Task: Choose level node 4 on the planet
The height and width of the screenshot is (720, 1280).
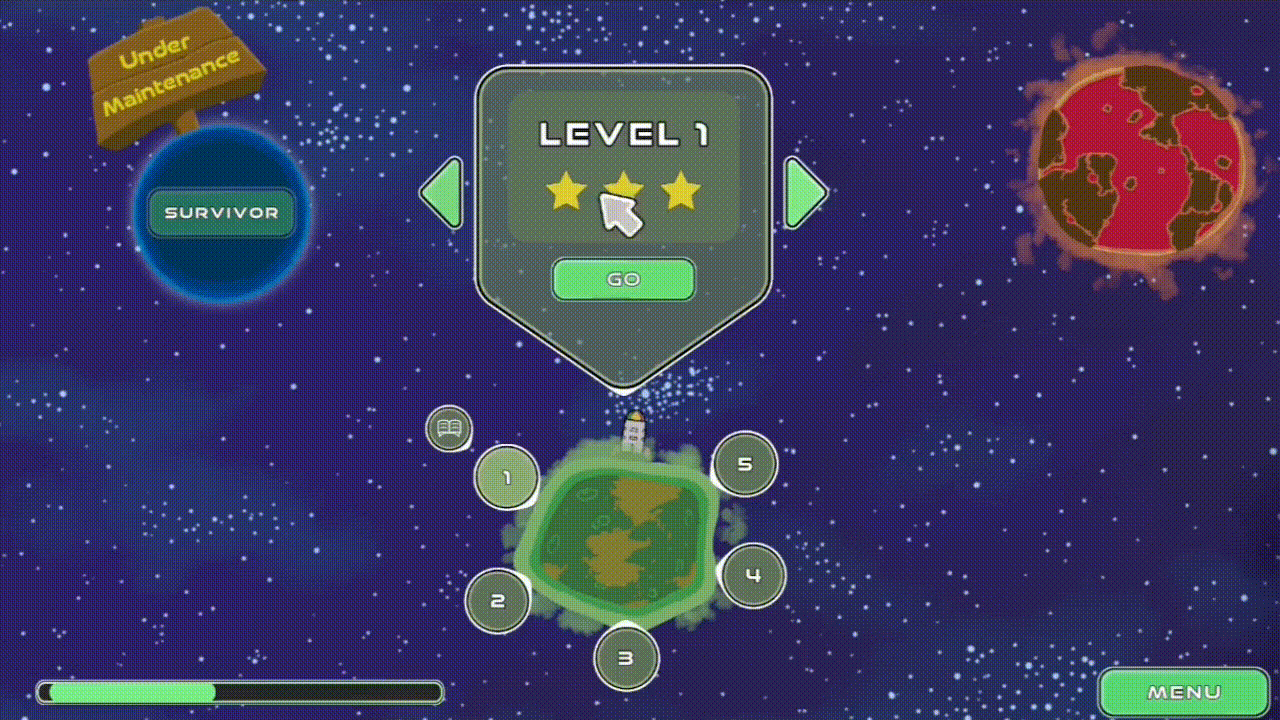Action: tap(753, 575)
